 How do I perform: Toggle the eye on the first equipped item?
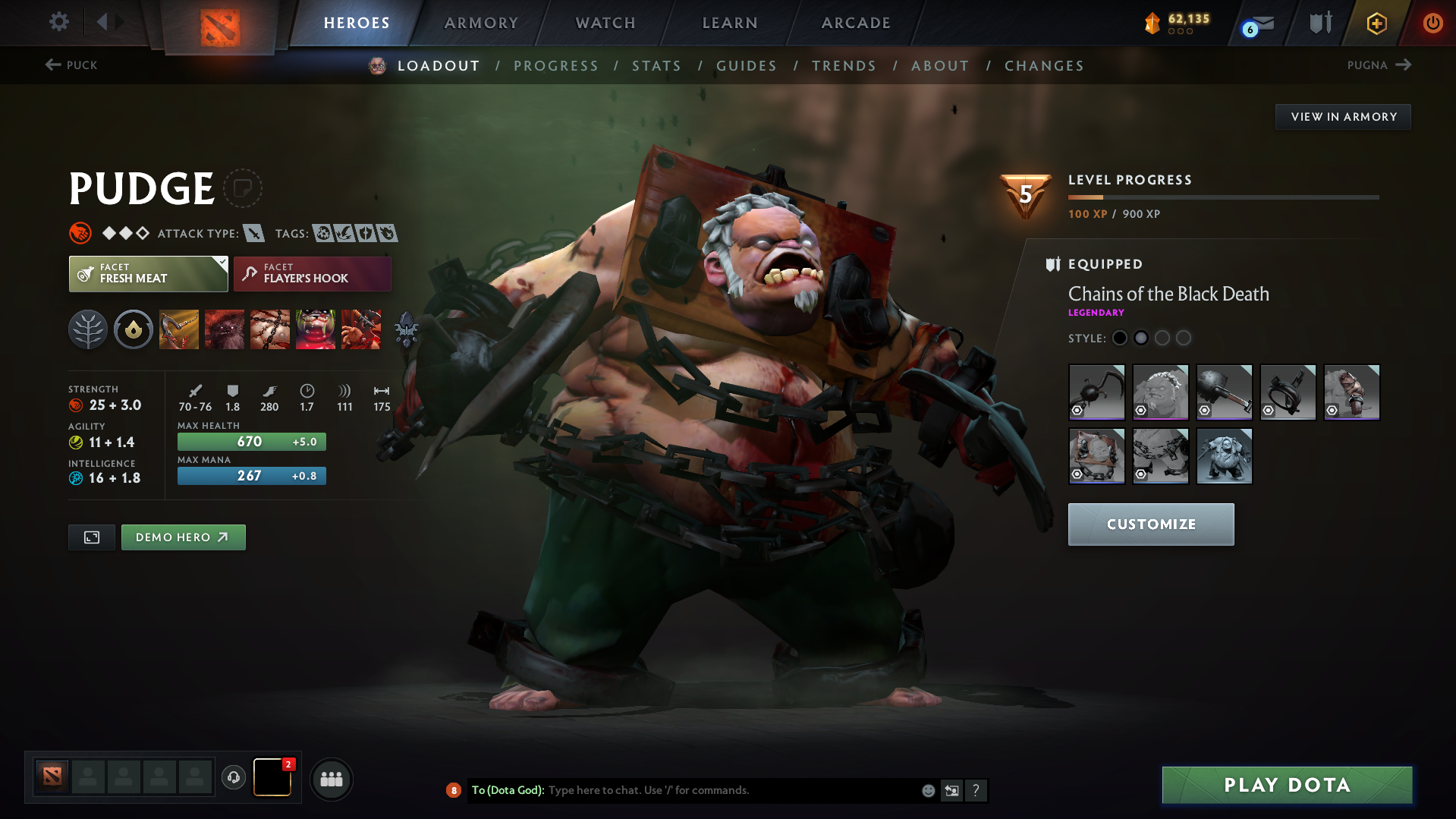1077,411
